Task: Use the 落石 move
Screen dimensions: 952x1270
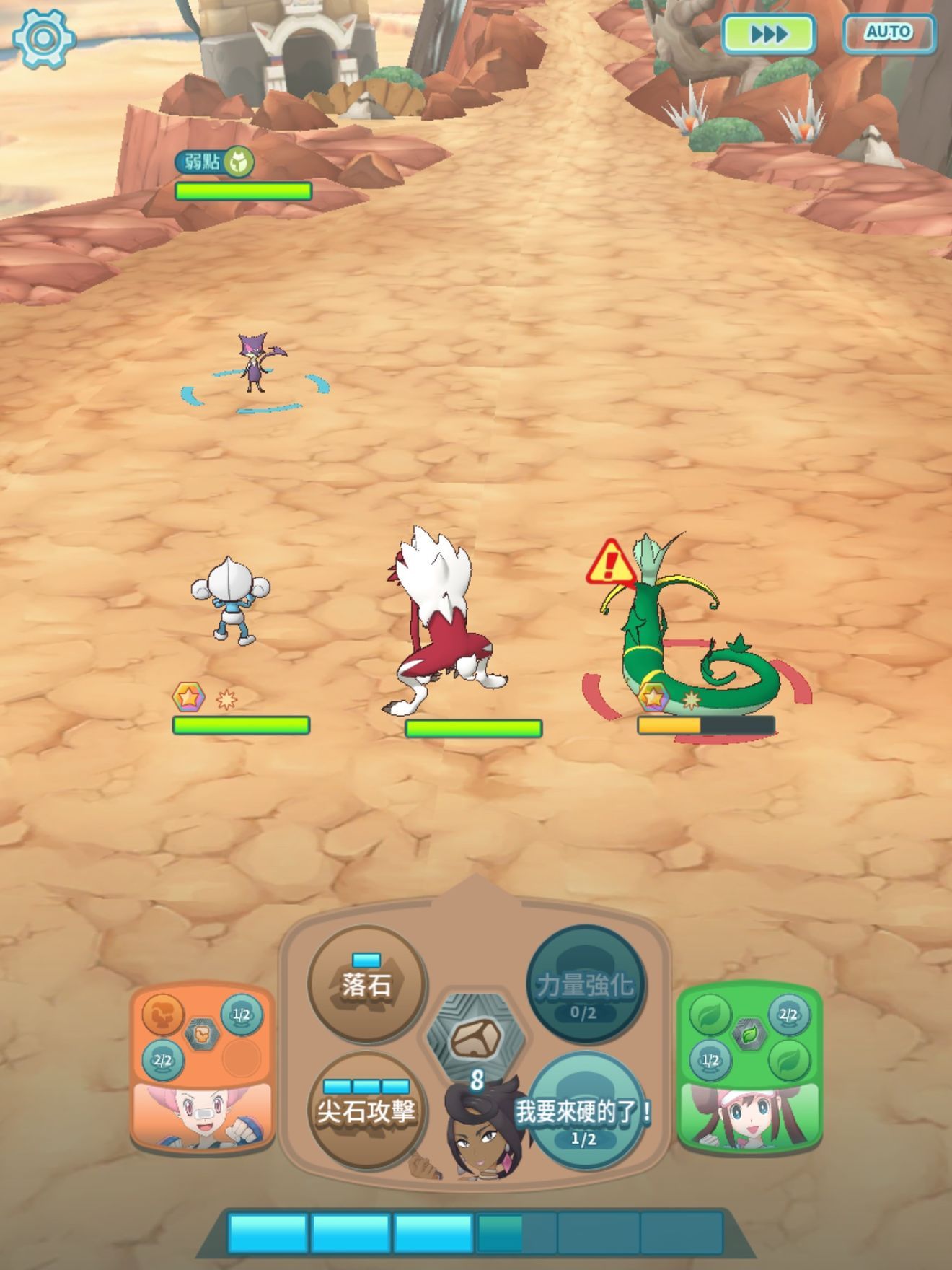Action: click(x=366, y=985)
